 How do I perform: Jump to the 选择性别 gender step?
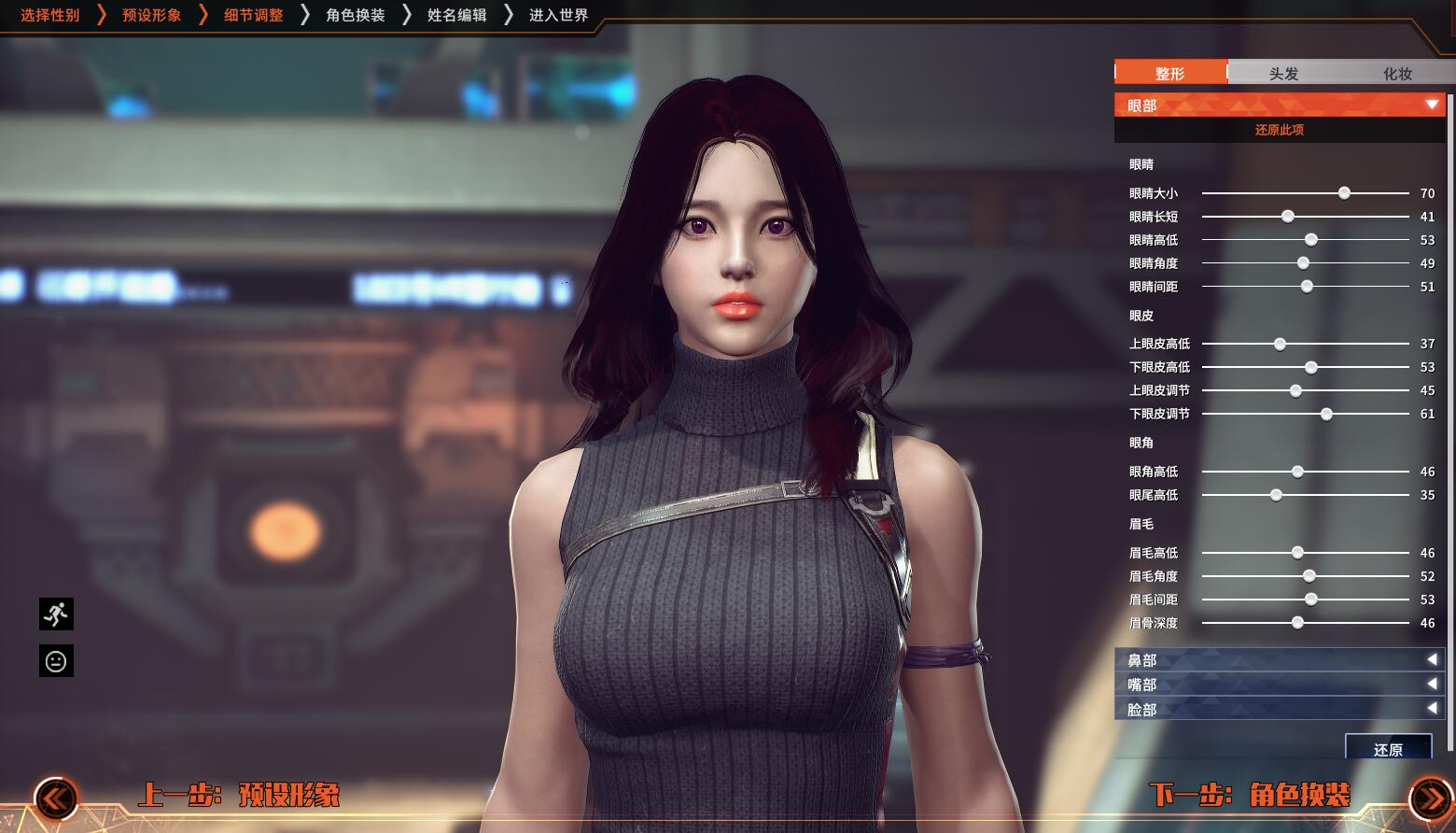pos(50,15)
